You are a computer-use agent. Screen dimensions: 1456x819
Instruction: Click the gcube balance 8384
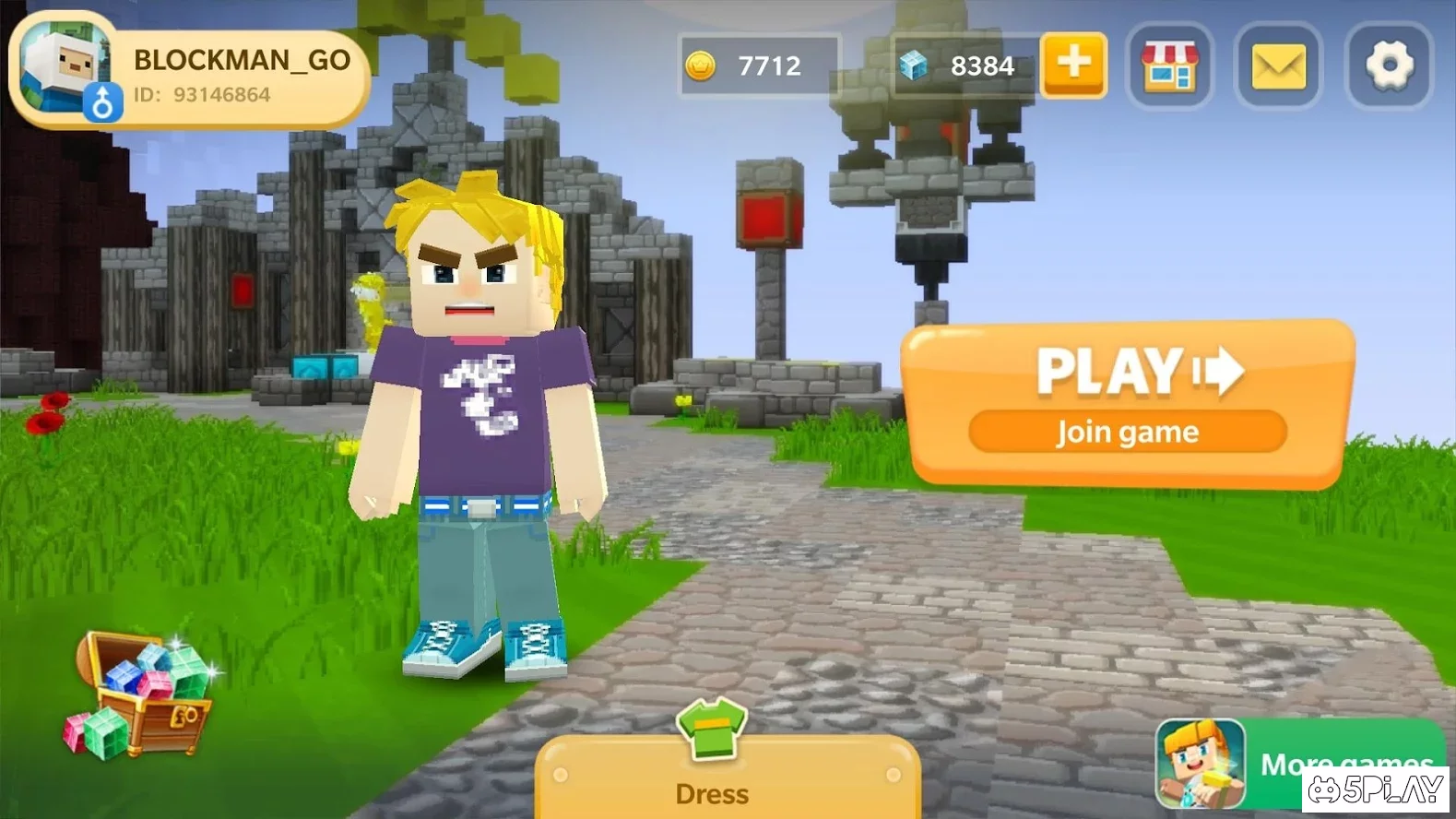pyautogui.click(x=983, y=65)
